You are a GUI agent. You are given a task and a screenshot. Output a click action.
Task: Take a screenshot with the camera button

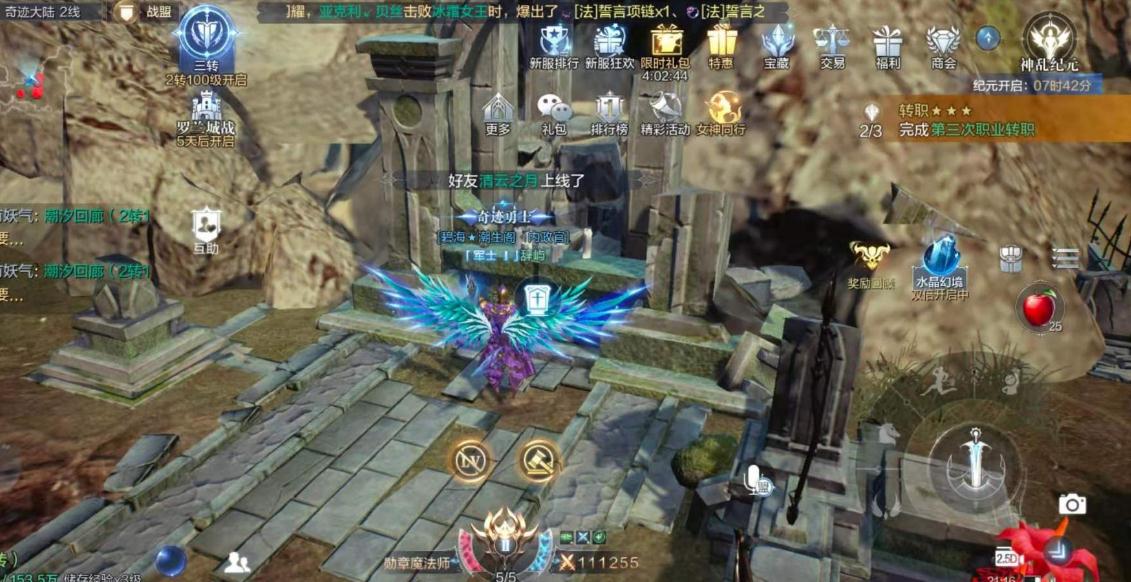point(1072,504)
